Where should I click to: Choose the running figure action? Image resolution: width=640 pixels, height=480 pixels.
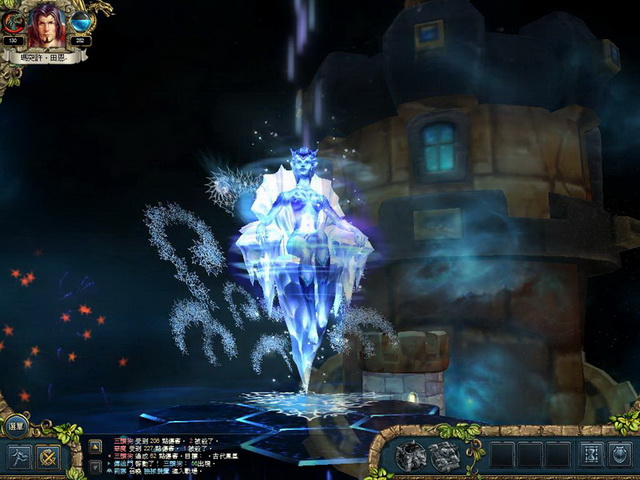pos(20,457)
